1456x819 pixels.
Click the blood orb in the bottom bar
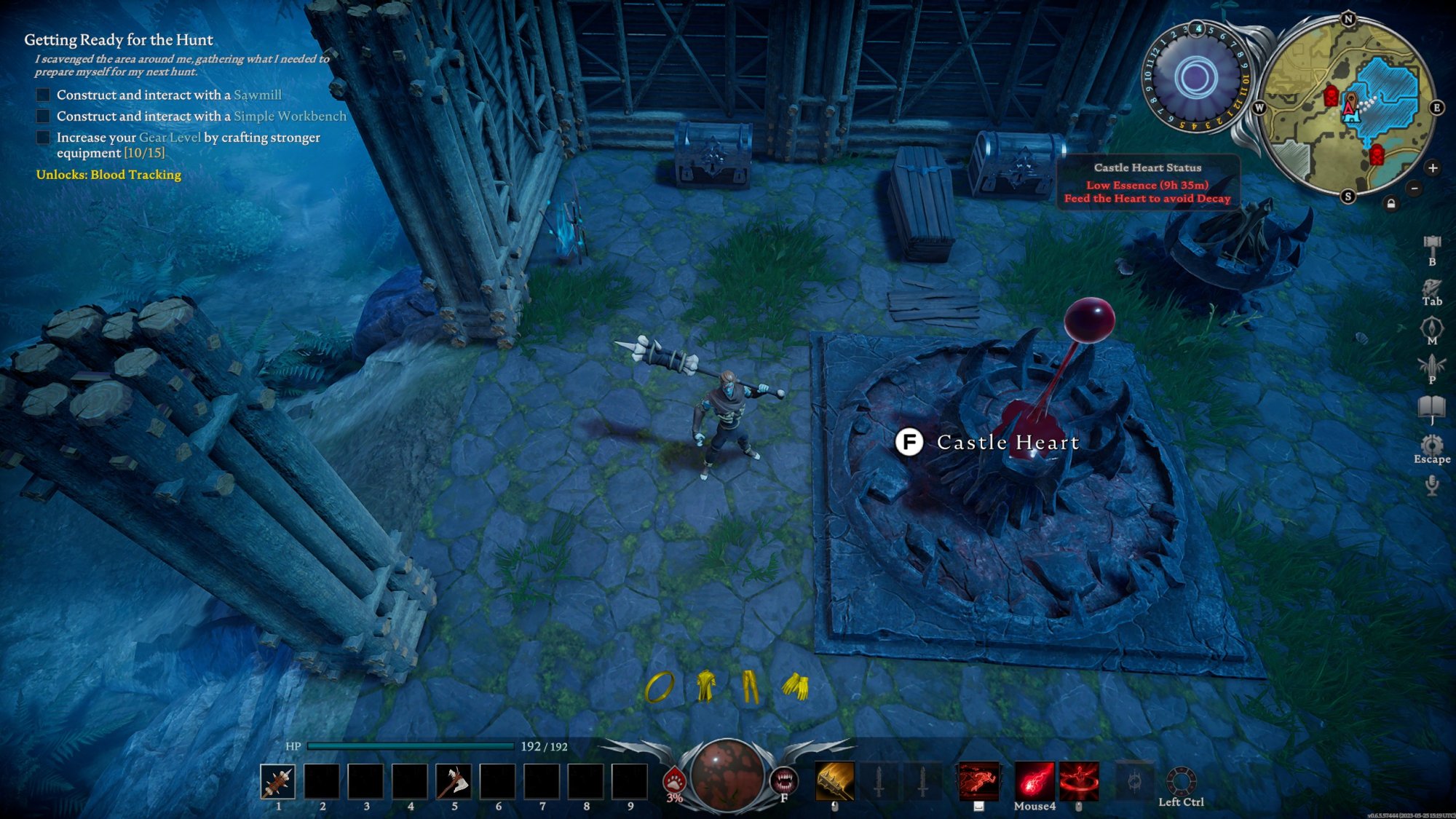tap(726, 775)
